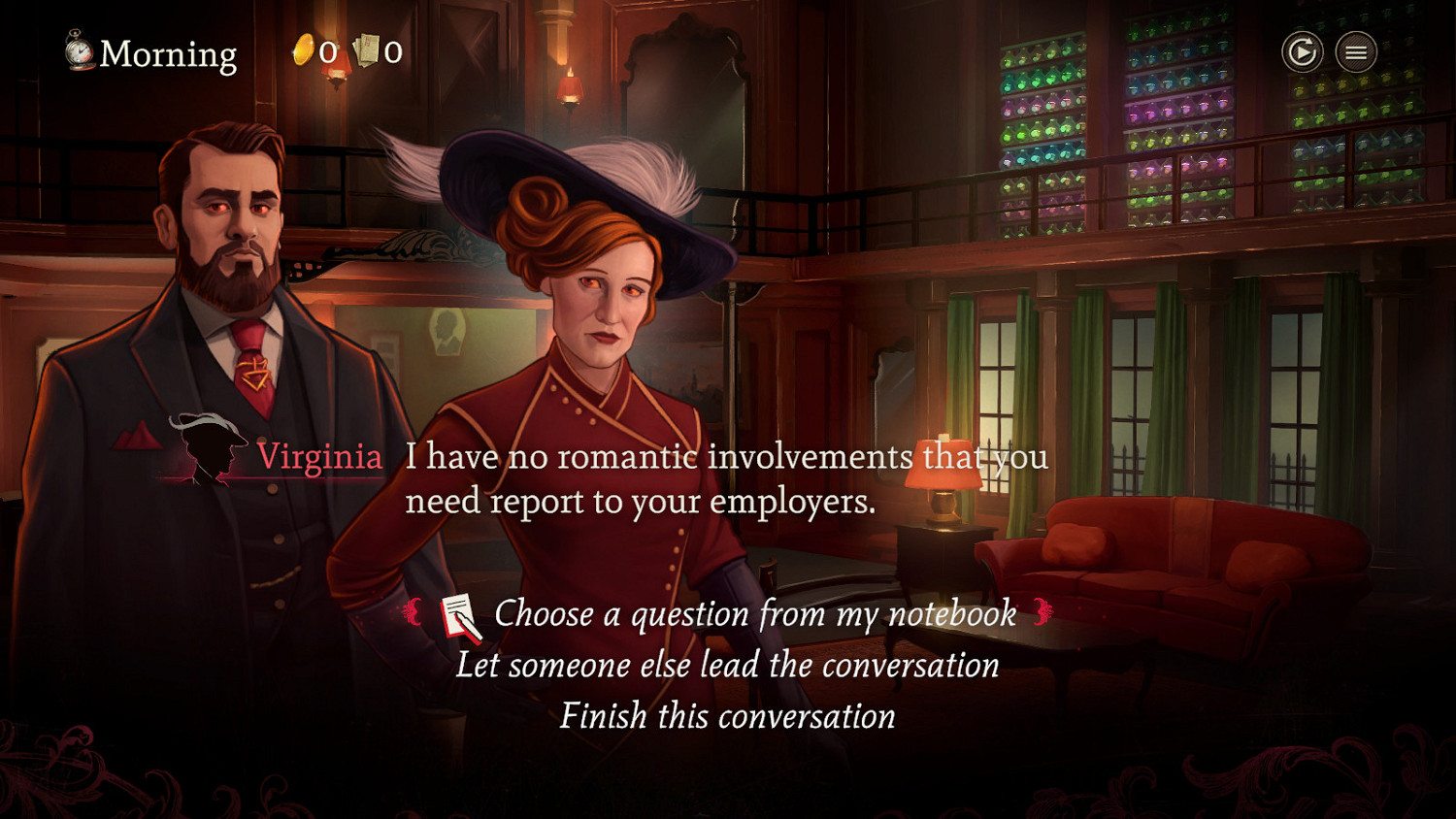Open the hamburger menu button

click(1356, 52)
